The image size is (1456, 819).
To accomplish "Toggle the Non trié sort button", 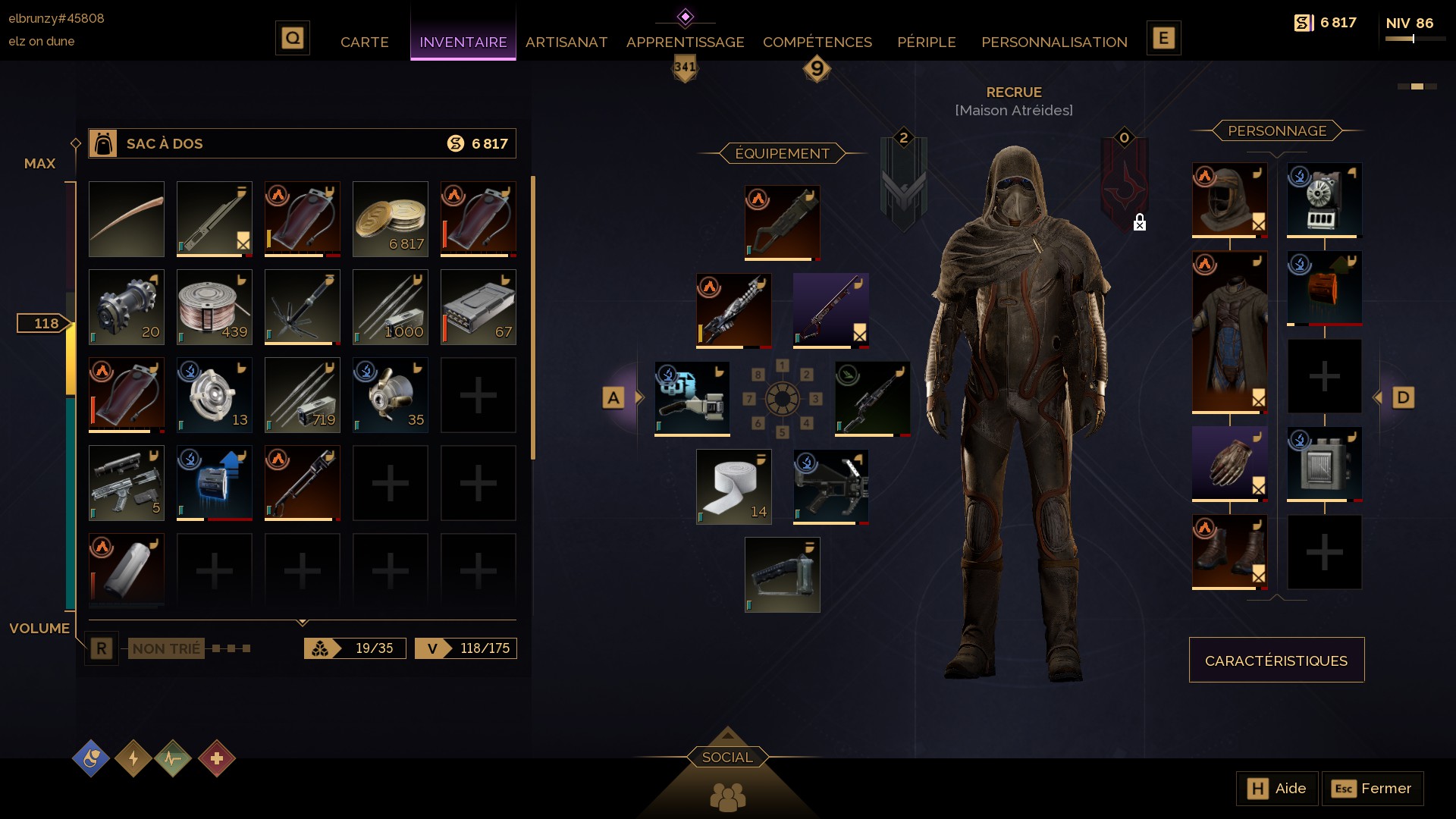I will [x=166, y=648].
